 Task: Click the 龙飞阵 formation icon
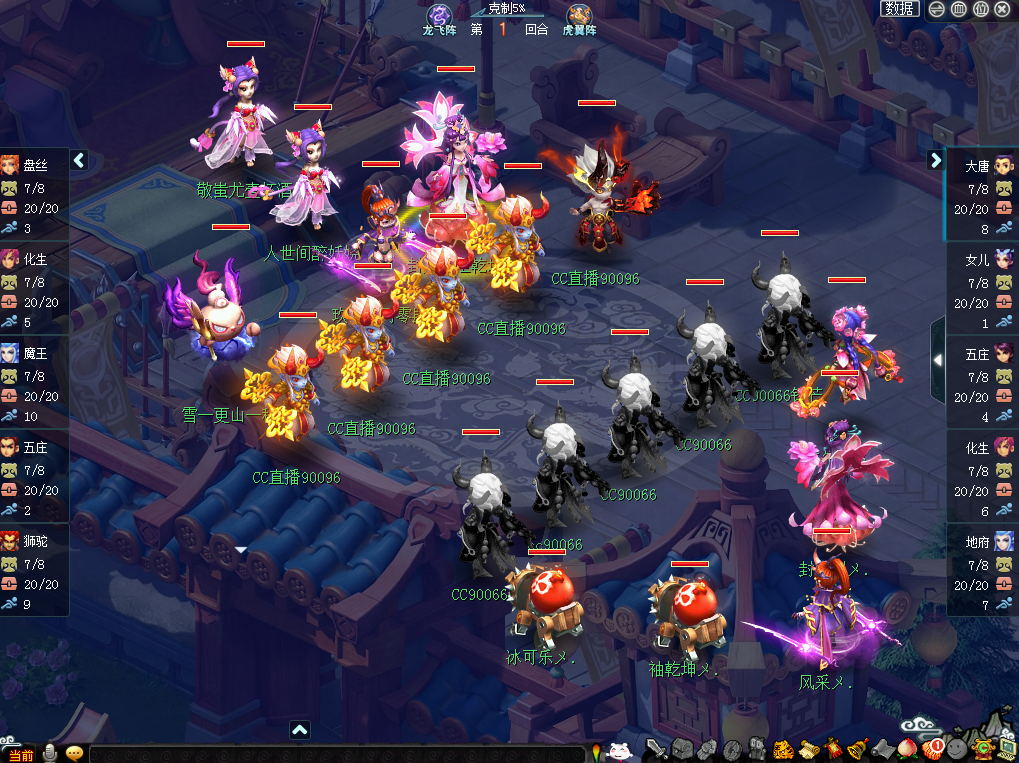click(439, 17)
